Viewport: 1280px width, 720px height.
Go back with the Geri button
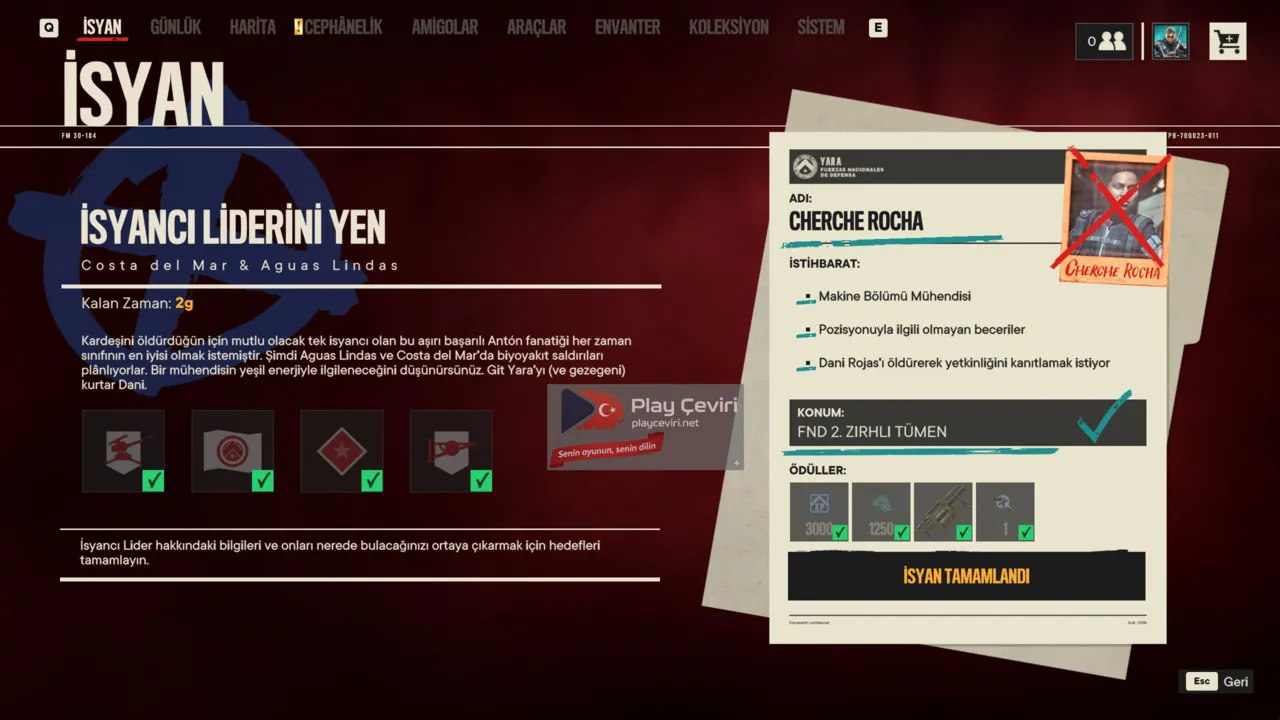coord(1216,682)
